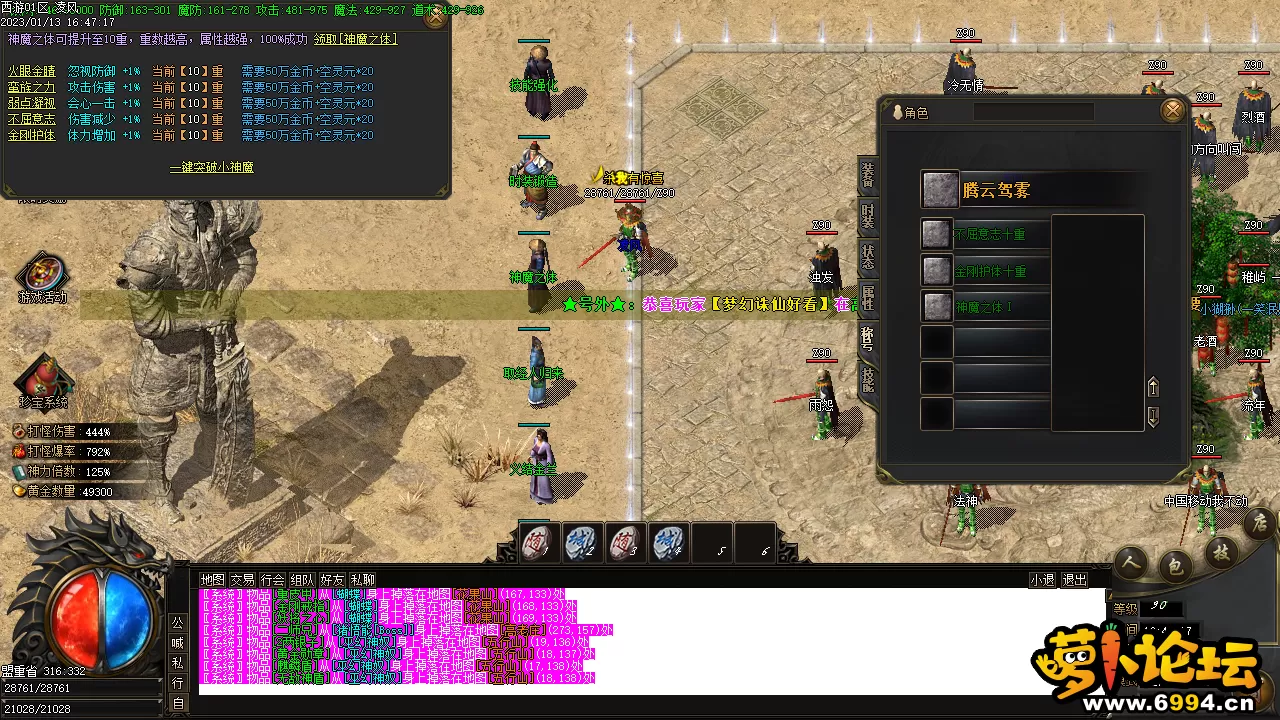The image size is (1280, 720).
Task: Click the 退出 exit button
Action: tap(1074, 580)
